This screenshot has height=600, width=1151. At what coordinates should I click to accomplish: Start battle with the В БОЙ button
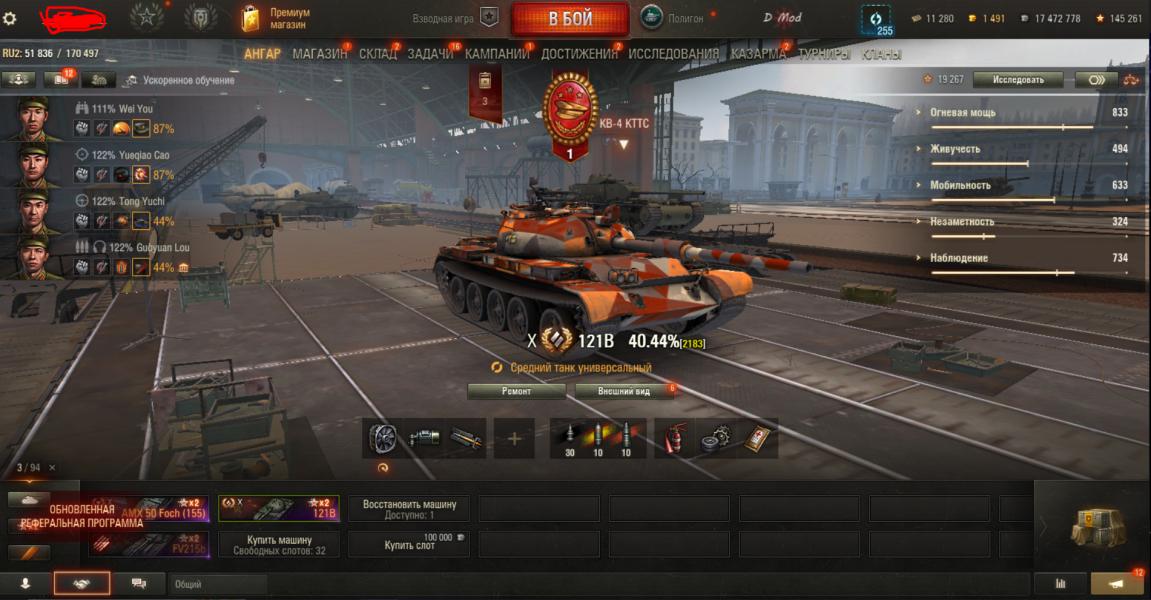pos(570,19)
